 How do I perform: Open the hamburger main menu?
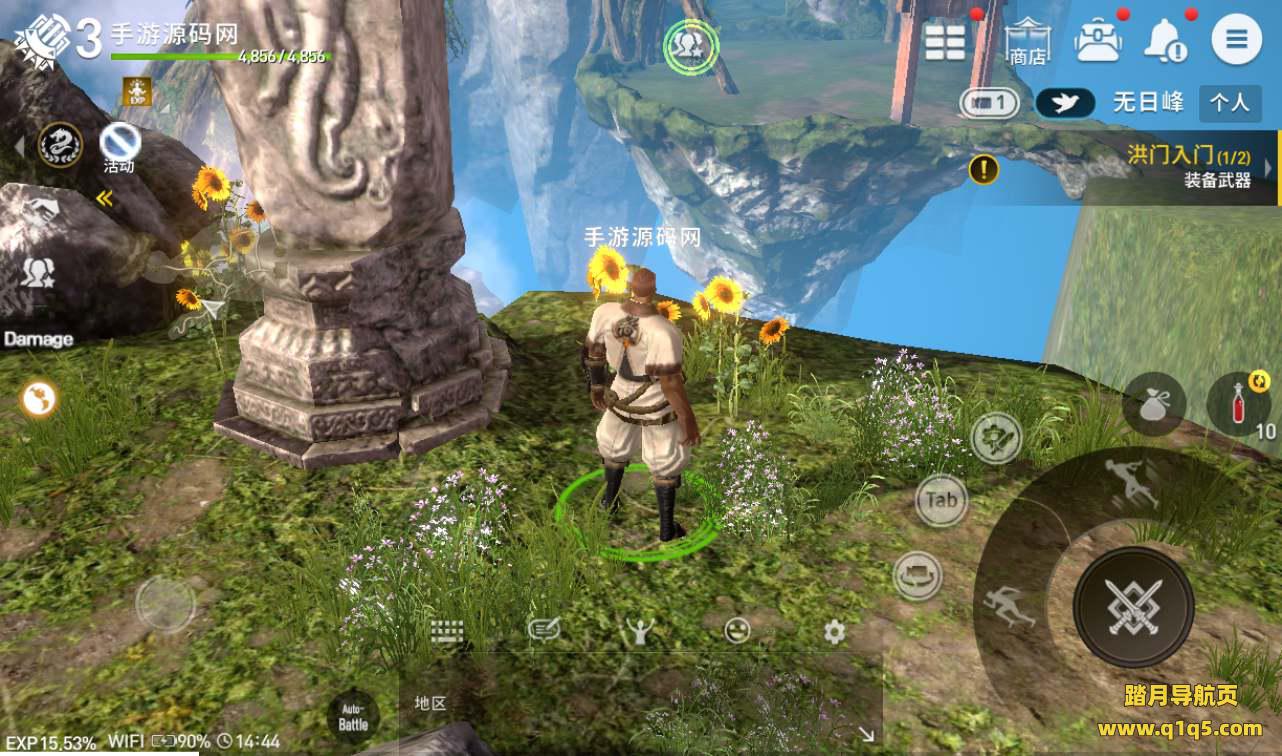pyautogui.click(x=1236, y=41)
